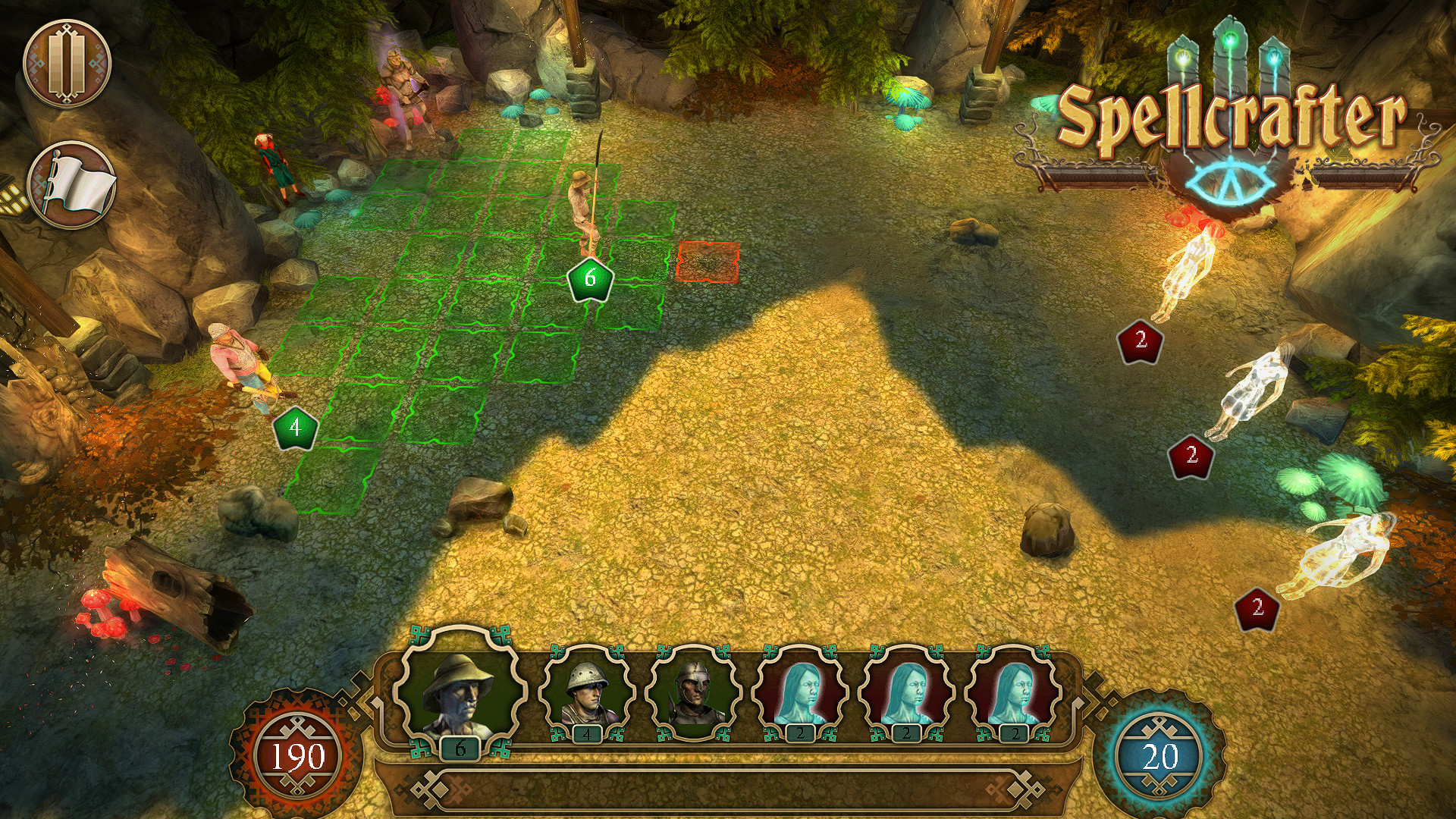Click the teal mushroom cluster near the pillars
The height and width of the screenshot is (819, 1456).
(x=910, y=99)
